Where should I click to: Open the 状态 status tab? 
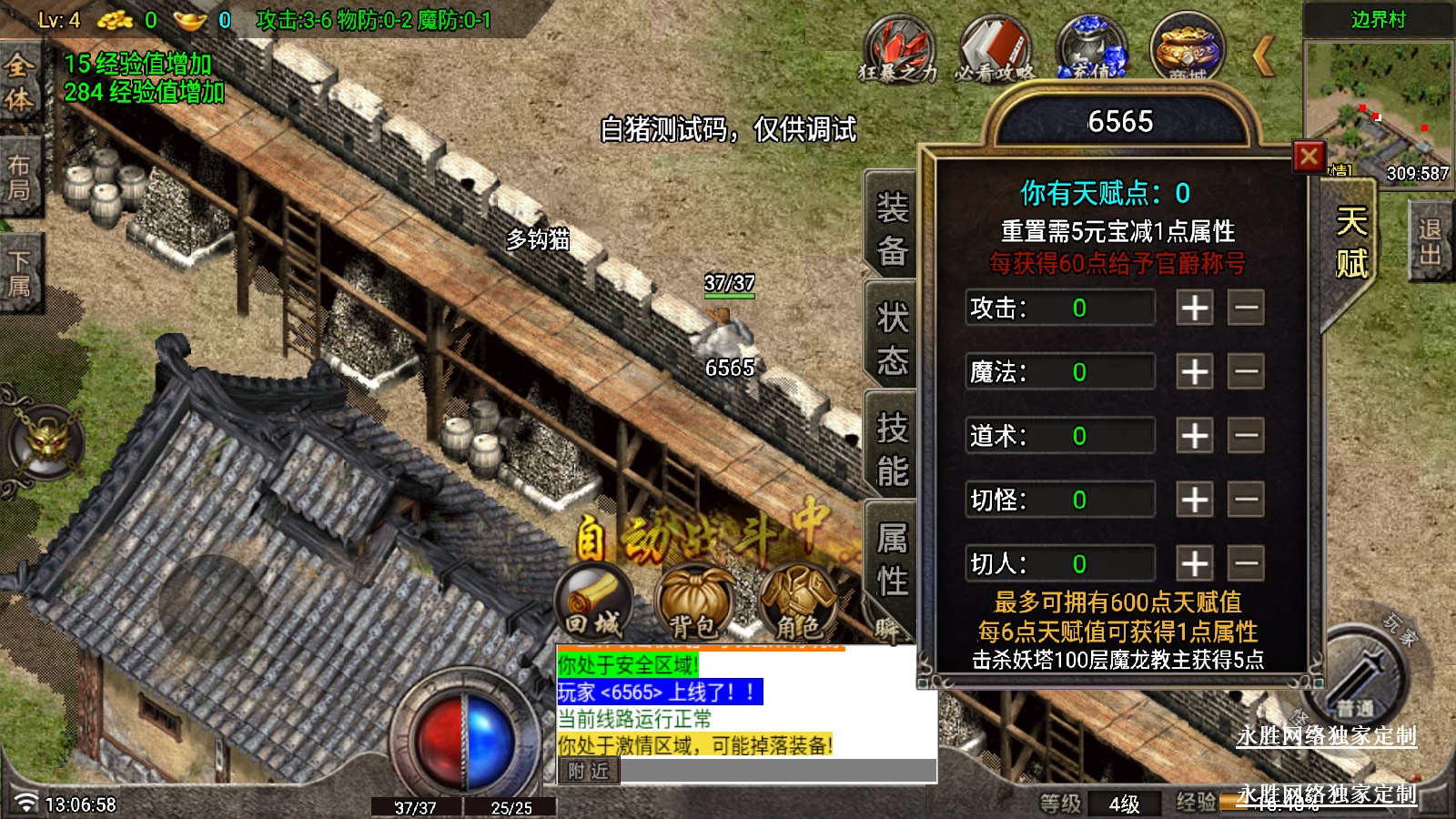tap(892, 339)
